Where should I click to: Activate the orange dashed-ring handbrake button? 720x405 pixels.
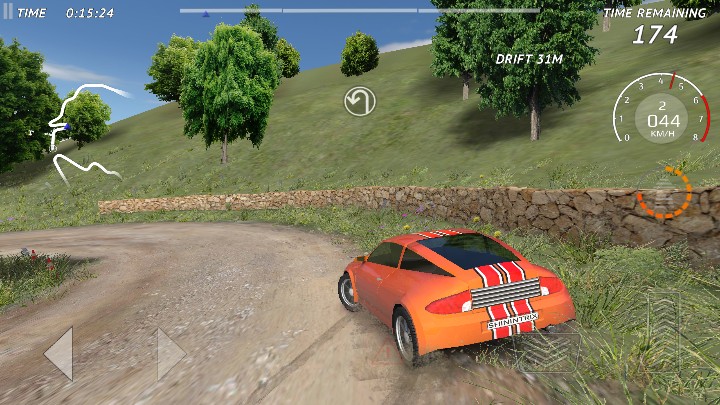point(663,193)
